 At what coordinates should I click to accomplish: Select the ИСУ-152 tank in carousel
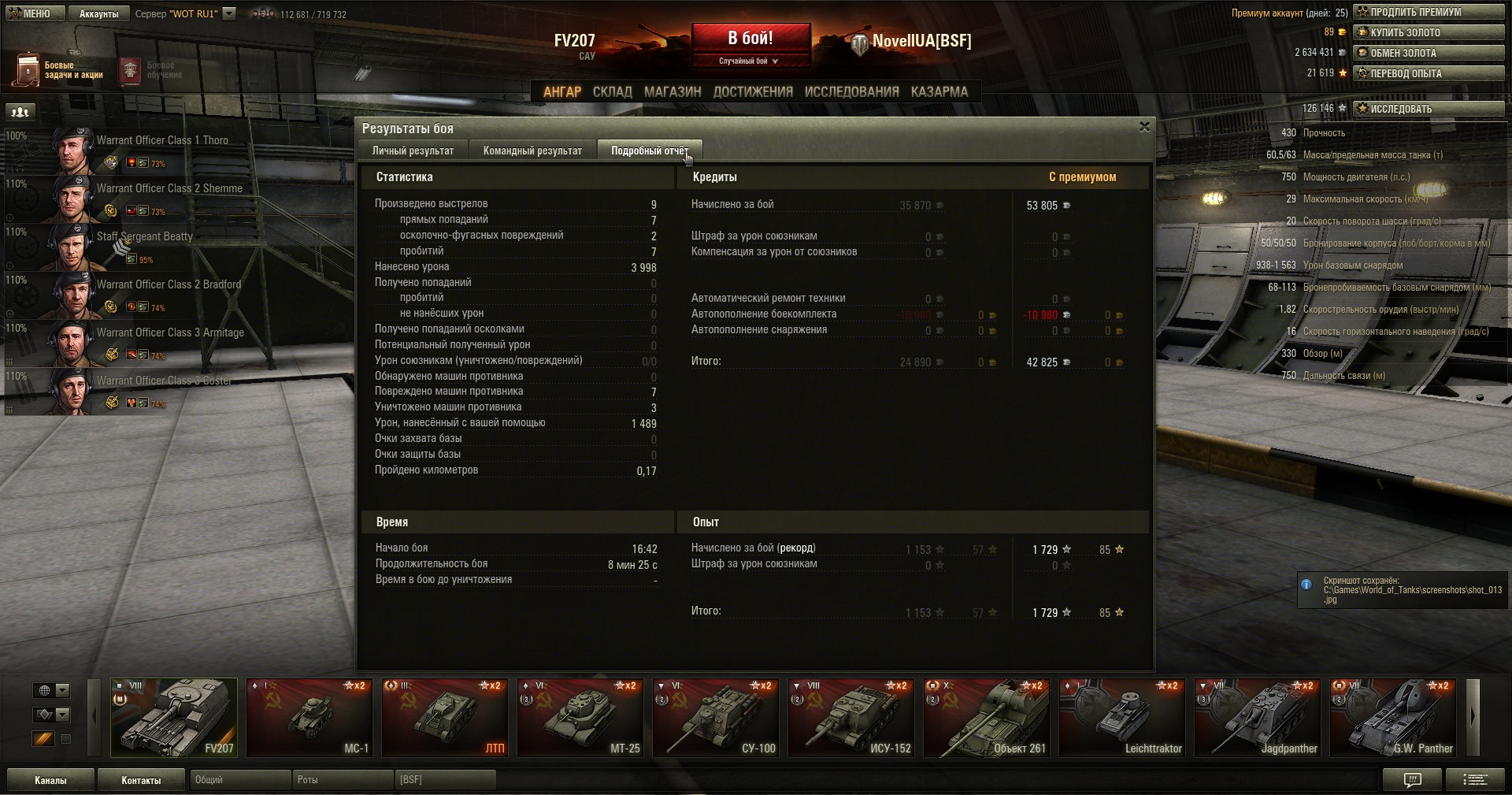click(850, 717)
